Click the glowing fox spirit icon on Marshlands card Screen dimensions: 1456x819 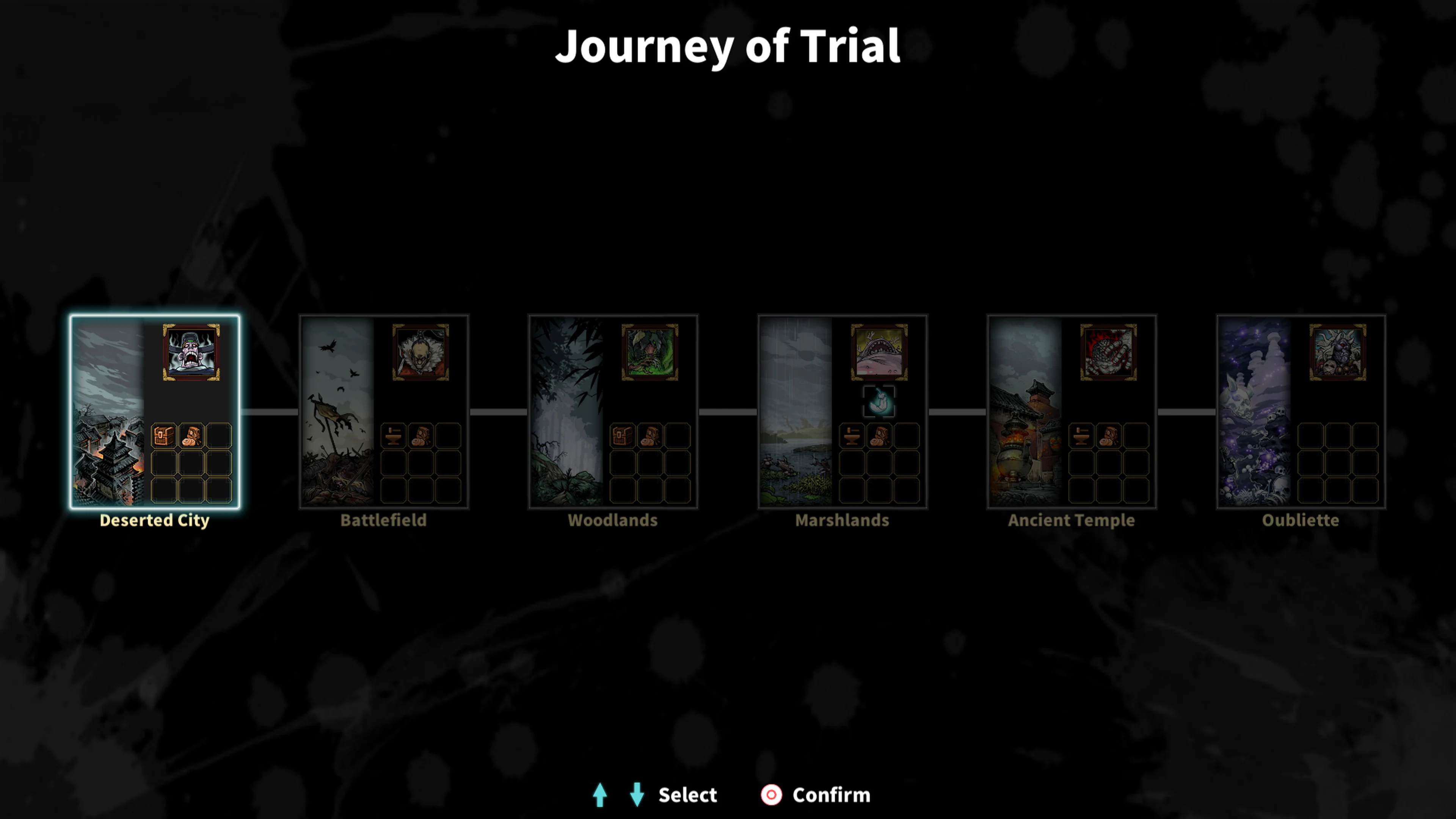pos(880,402)
